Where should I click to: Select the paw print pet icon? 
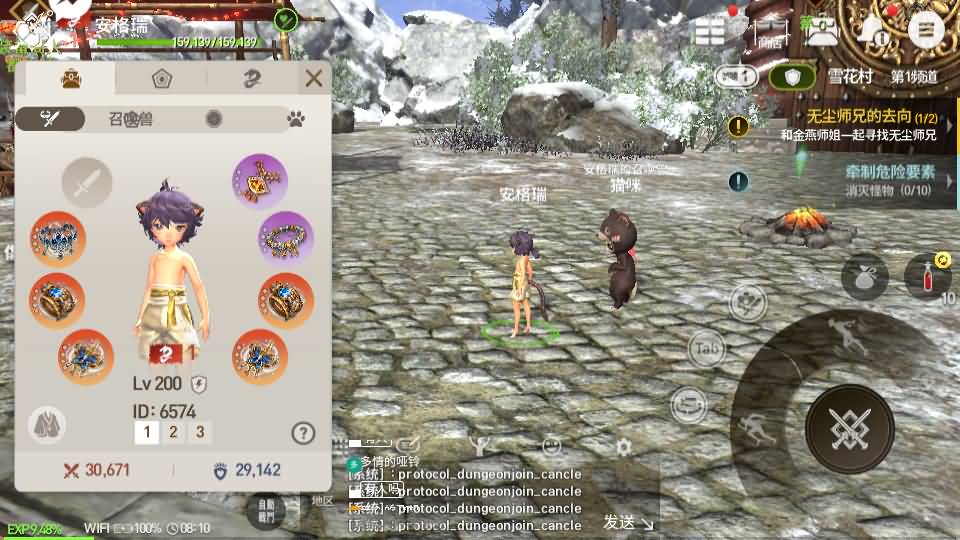click(296, 119)
